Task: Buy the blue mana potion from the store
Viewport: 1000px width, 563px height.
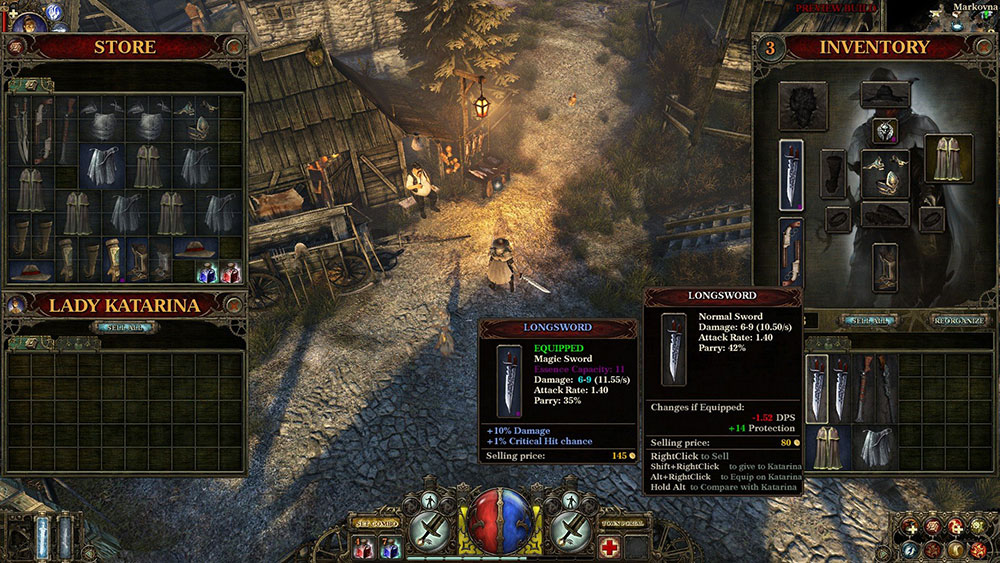Action: pos(208,271)
